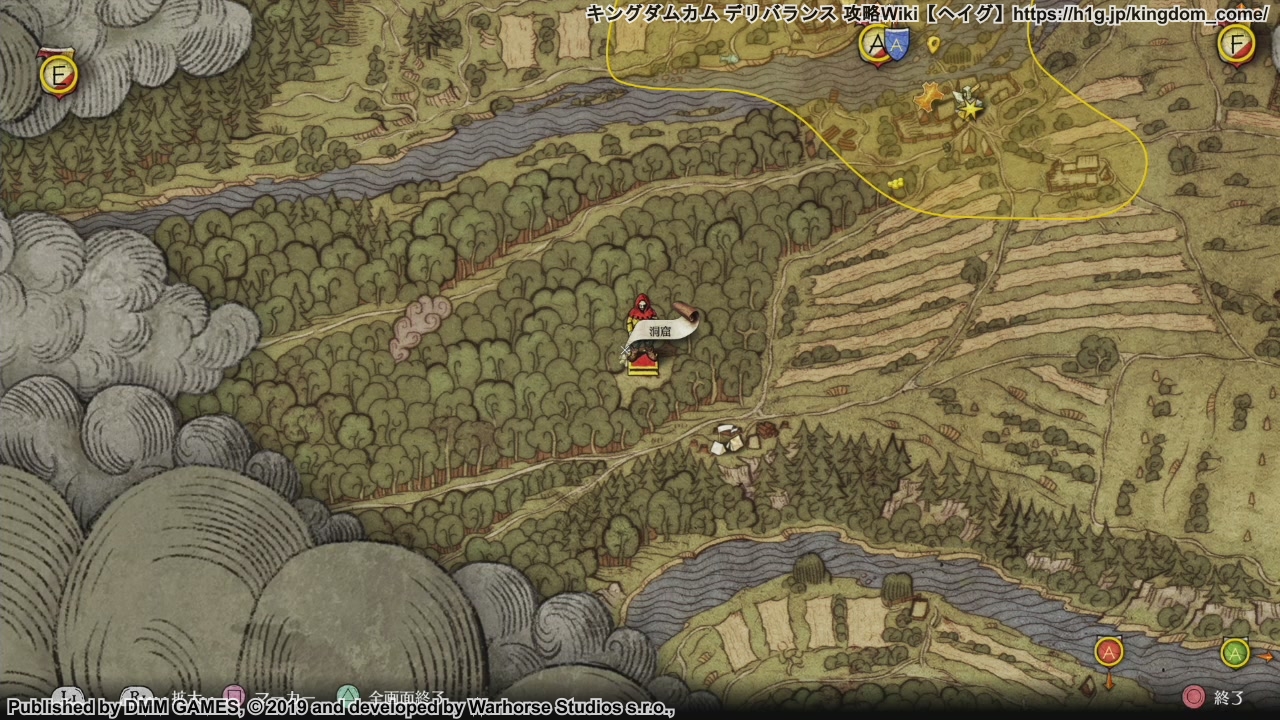Choose the green A quest marker

click(1234, 653)
